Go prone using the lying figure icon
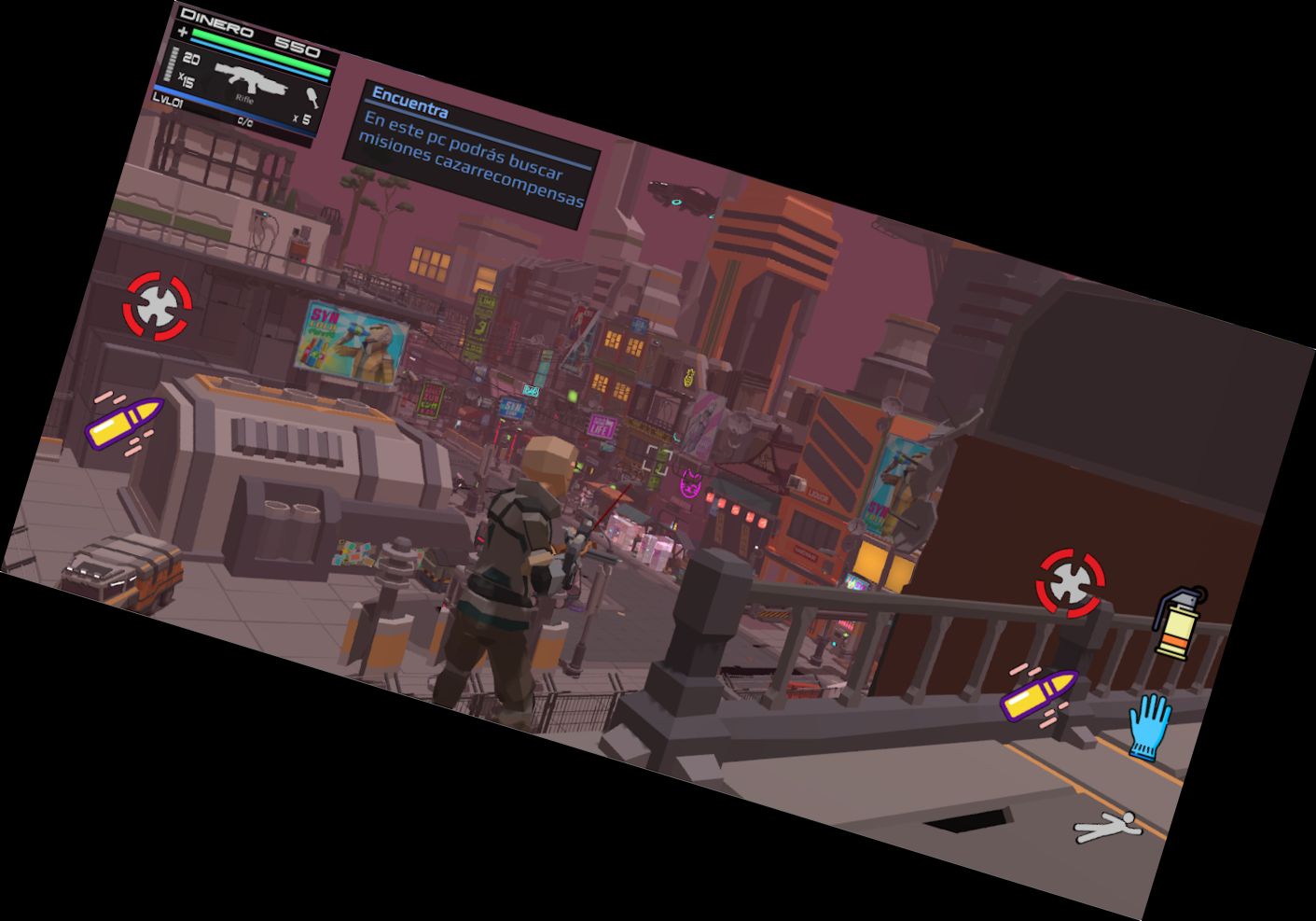 (1107, 827)
